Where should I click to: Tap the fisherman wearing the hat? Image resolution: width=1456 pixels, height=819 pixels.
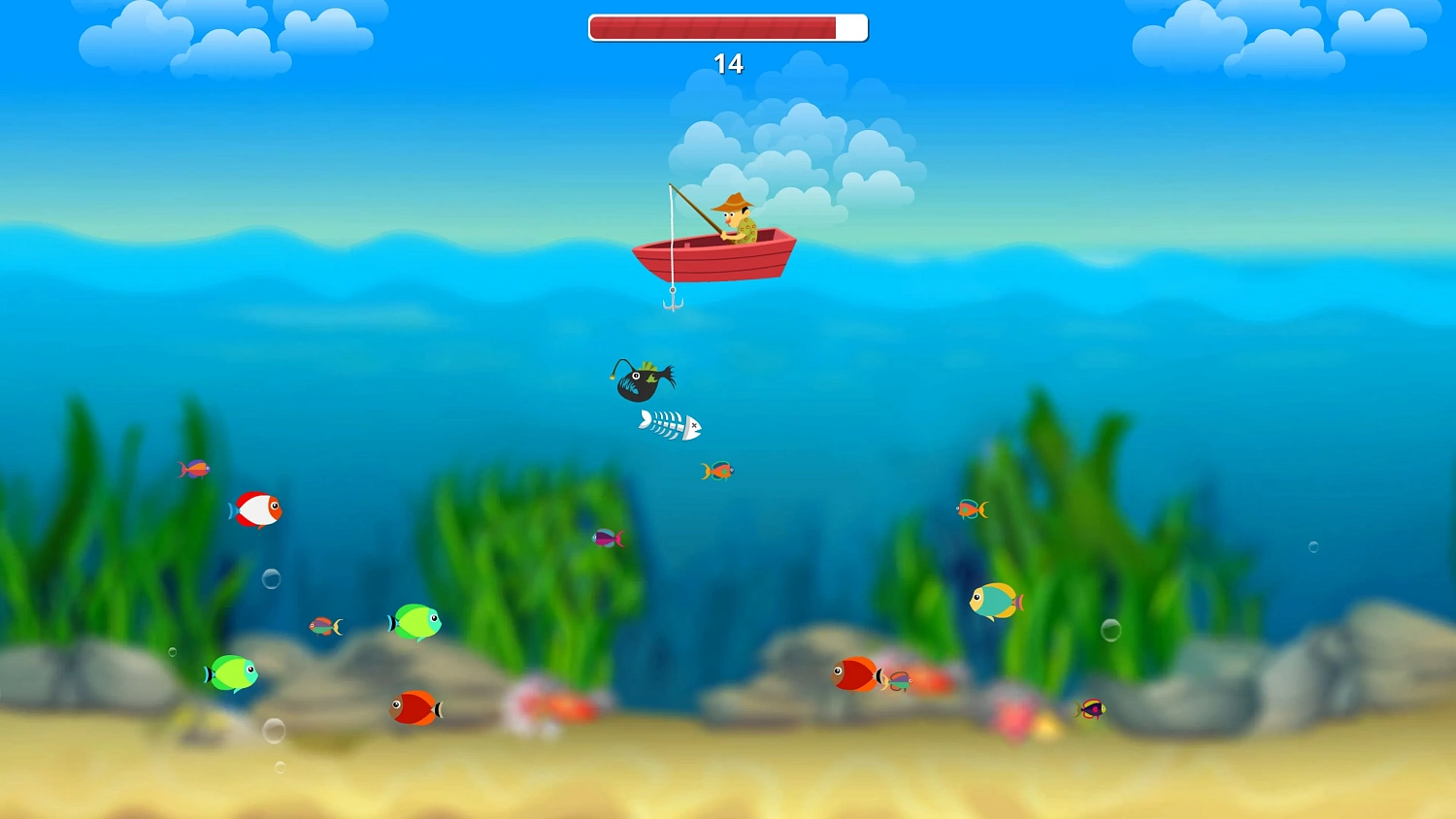click(x=735, y=215)
